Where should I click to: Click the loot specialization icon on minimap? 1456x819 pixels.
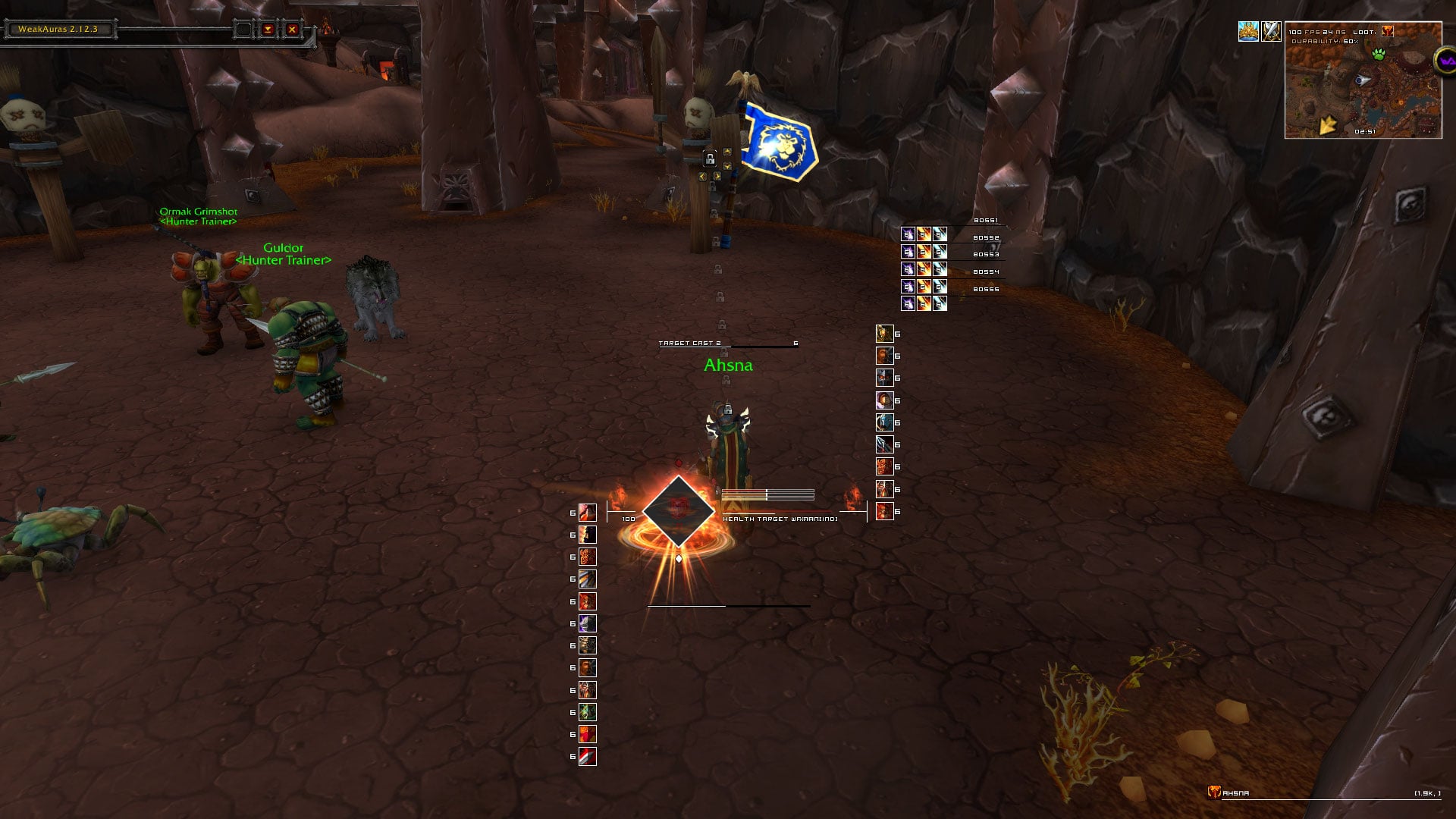click(x=1387, y=31)
